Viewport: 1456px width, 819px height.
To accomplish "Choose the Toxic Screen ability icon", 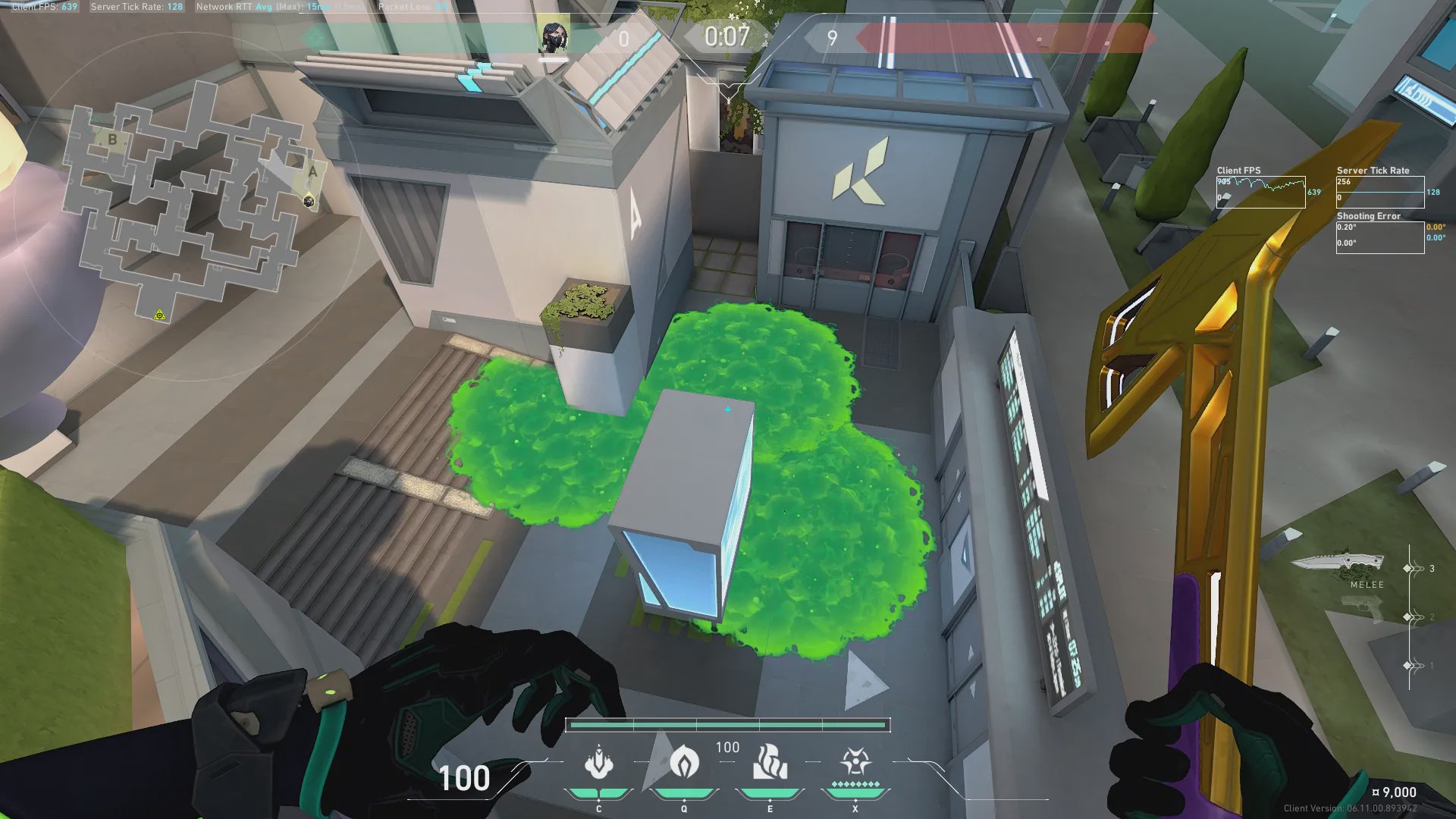I will [x=770, y=762].
